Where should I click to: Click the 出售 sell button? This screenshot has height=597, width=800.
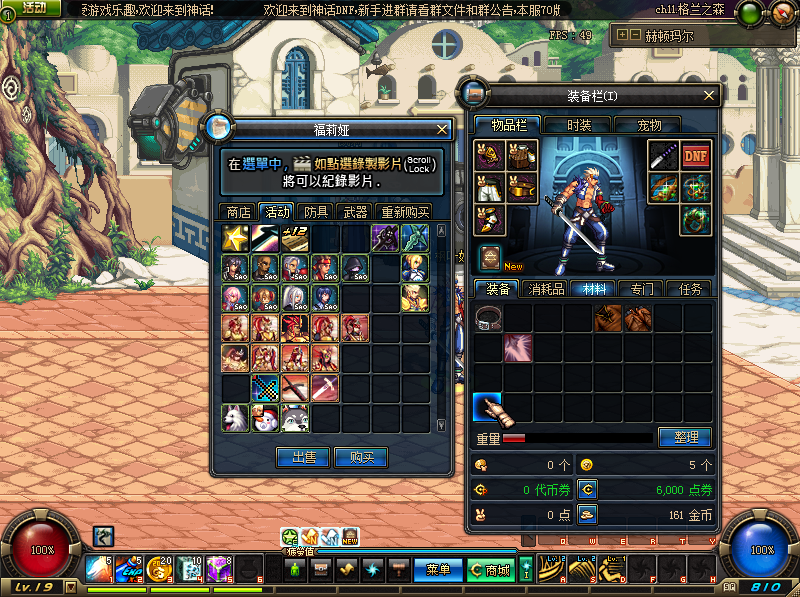tap(303, 457)
